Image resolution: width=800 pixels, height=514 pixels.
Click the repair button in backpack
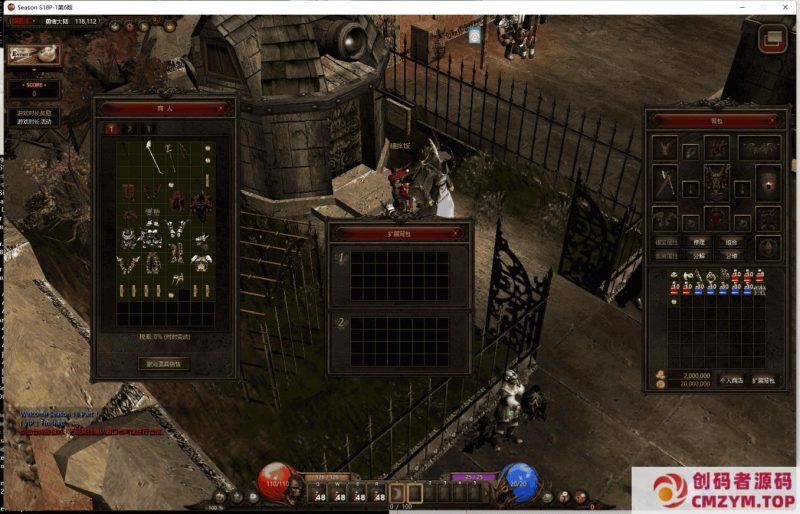point(700,241)
